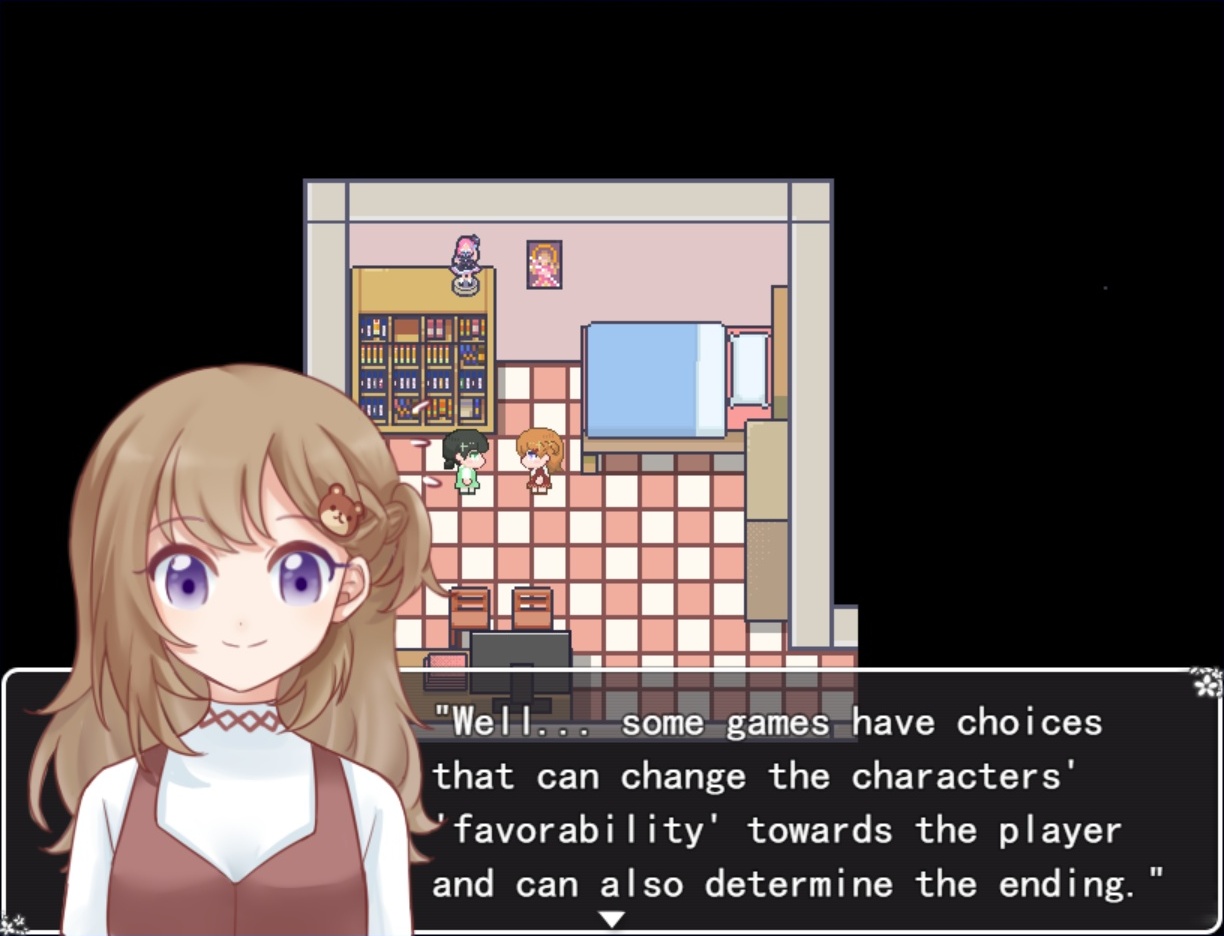Advance dialogue with the white arrow indicator

click(611, 918)
